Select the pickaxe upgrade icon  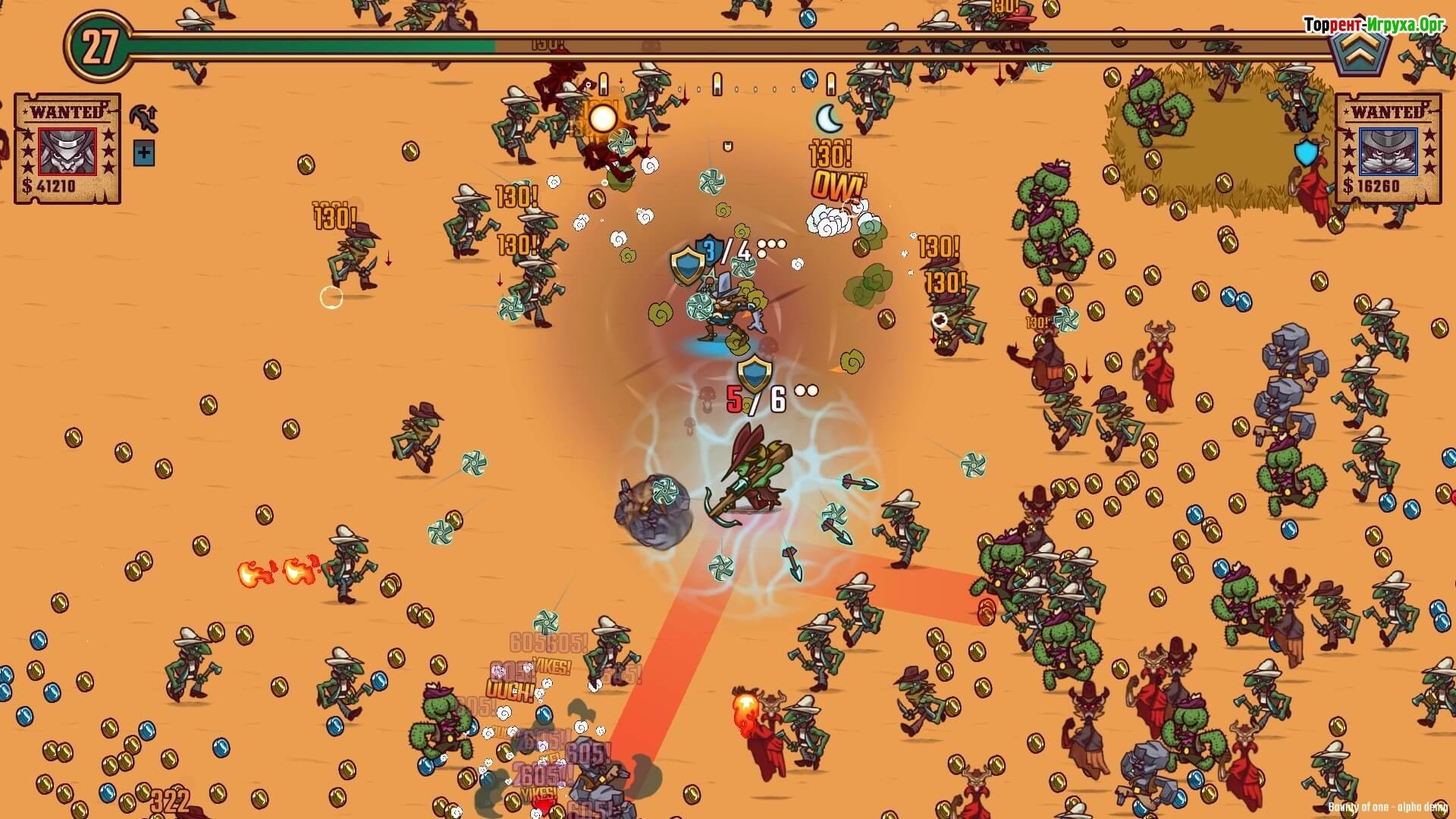pyautogui.click(x=143, y=118)
